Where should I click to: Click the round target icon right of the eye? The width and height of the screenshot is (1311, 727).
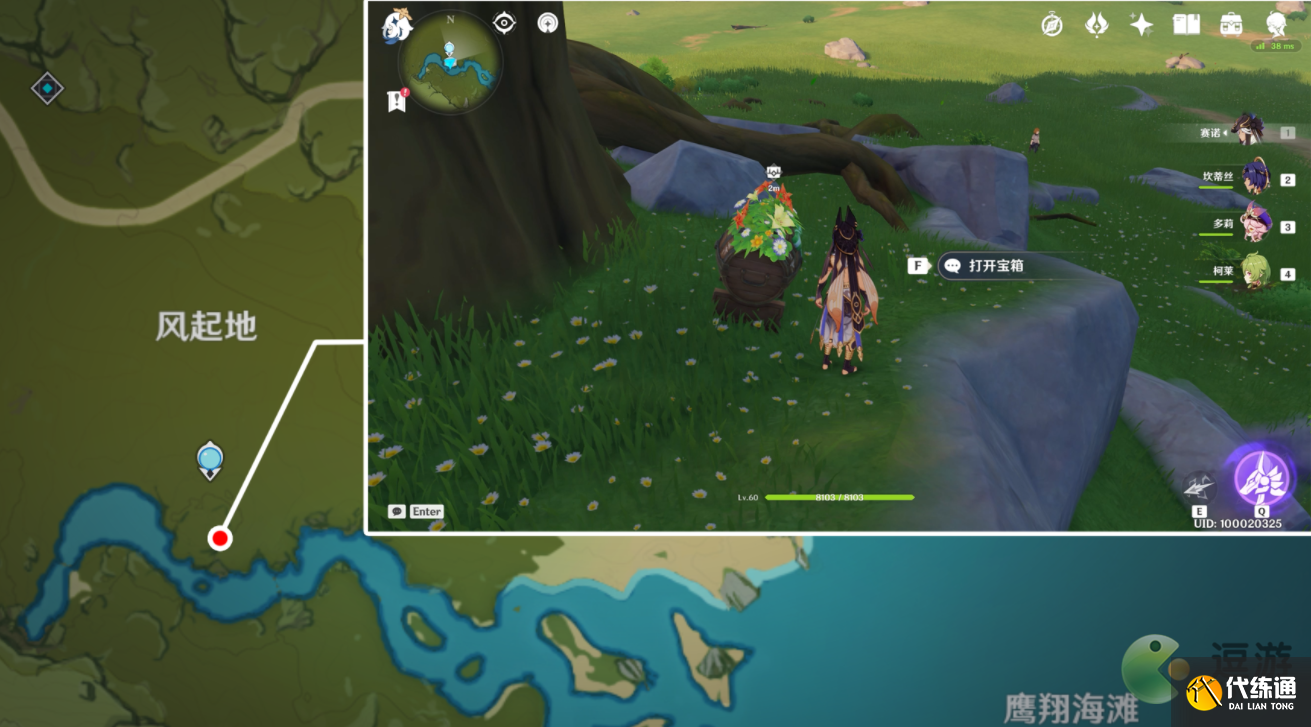click(x=548, y=23)
